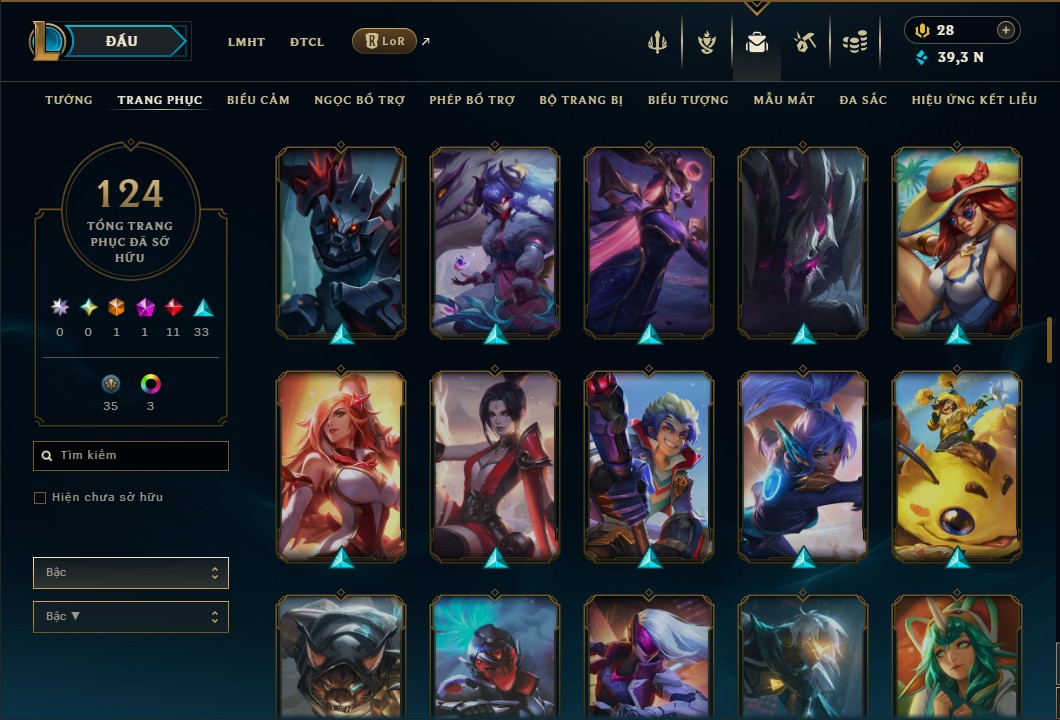Select the yellow sun hat pool party skin
The image size is (1060, 720).
[957, 242]
